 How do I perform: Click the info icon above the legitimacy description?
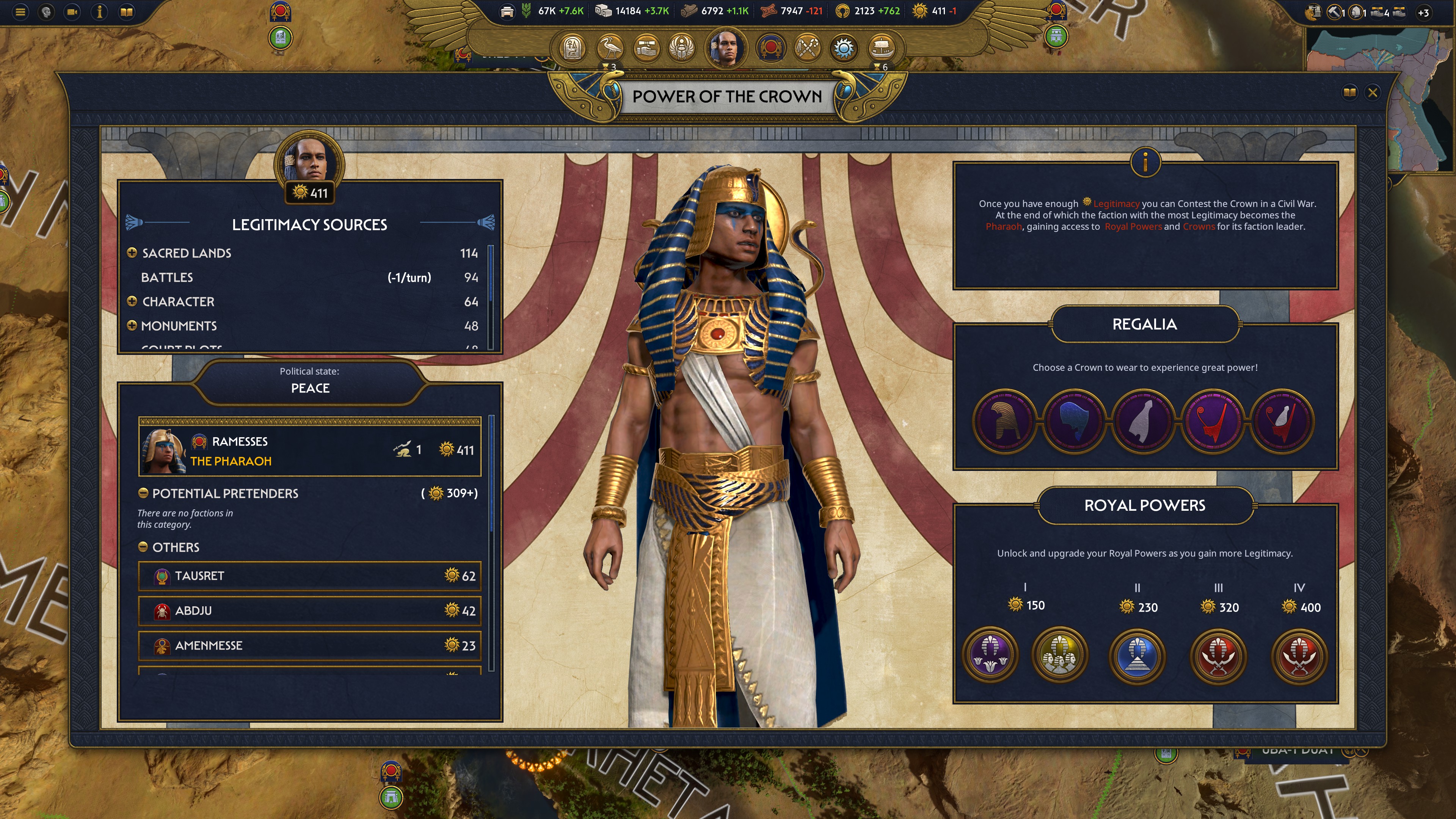click(x=1145, y=163)
